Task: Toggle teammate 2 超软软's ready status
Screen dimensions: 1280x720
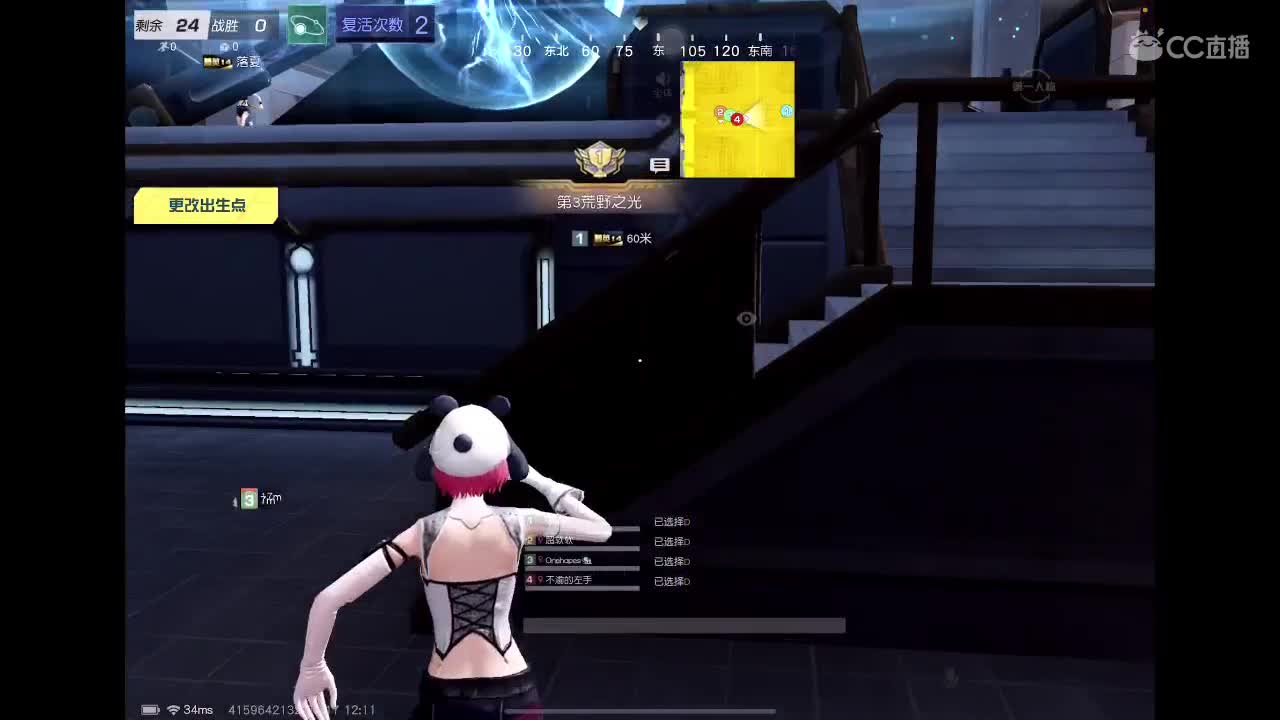Action: coord(673,541)
